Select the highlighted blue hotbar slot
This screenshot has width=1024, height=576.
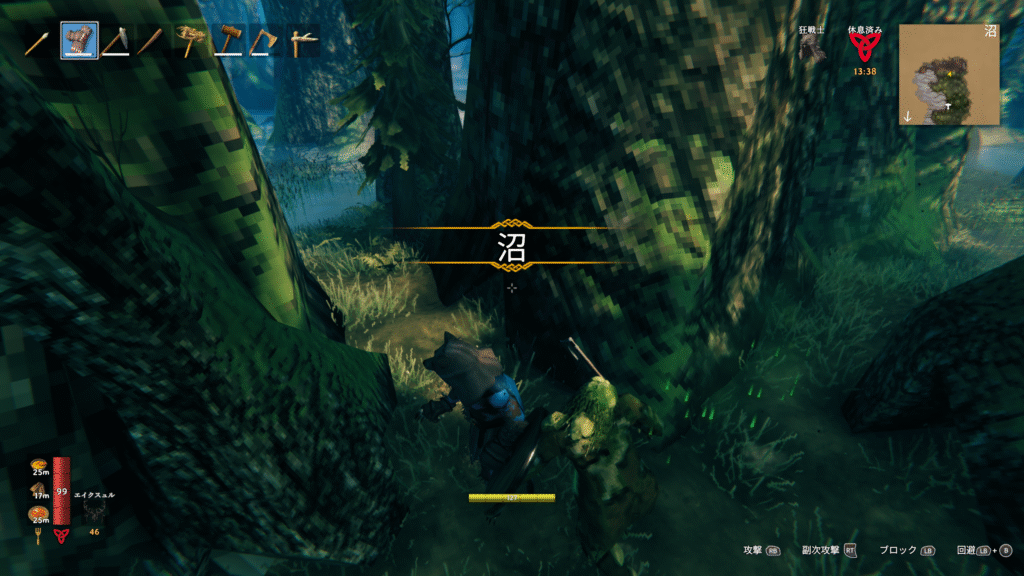[x=79, y=41]
